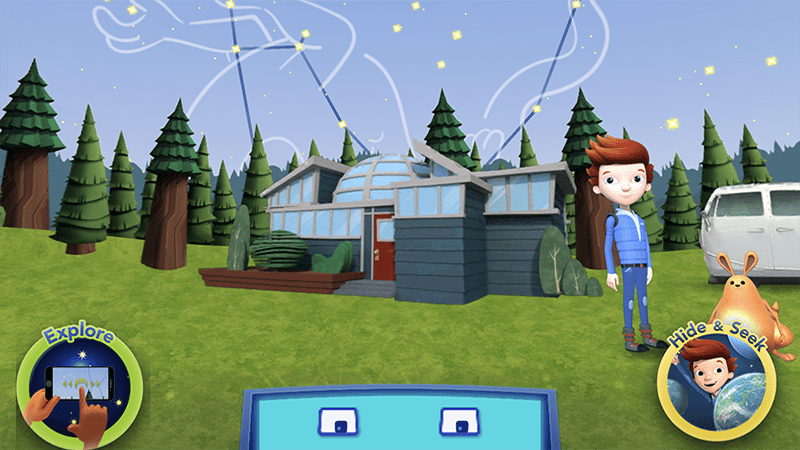
Task: Open the Explore mode button
Action: (x=79, y=384)
